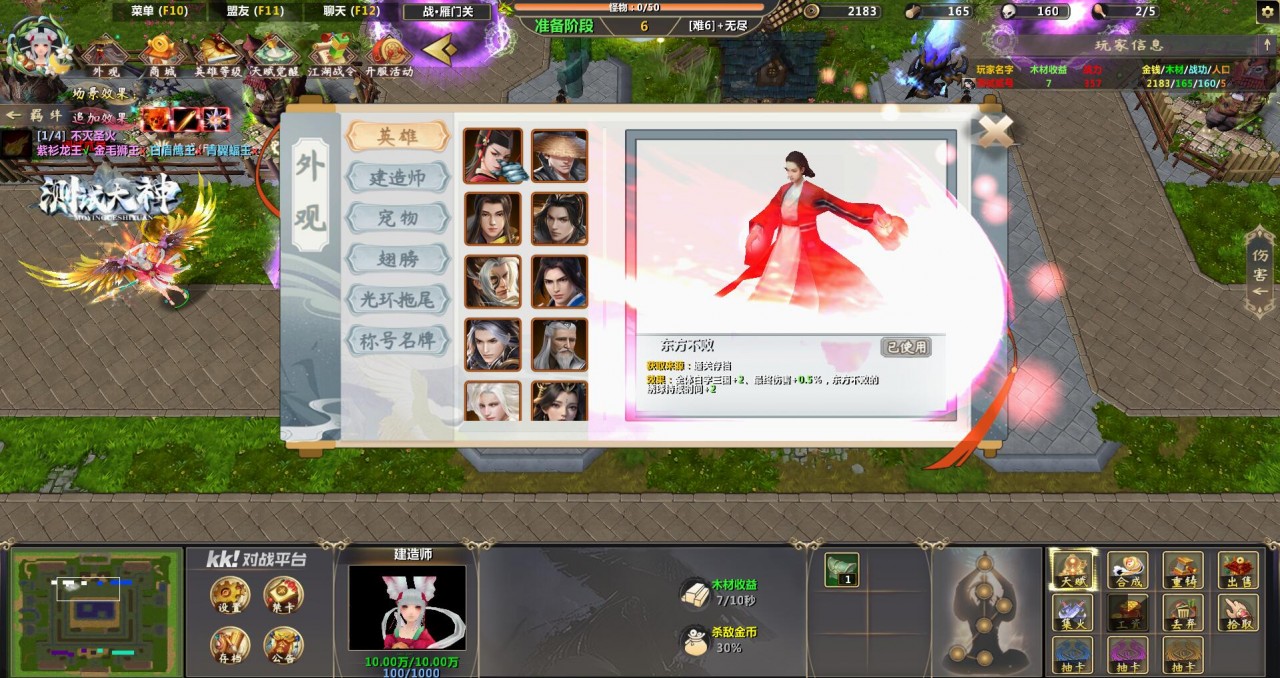This screenshot has height=678, width=1280.
Task: Open the 盟友 (F11) allies menu
Action: (x=254, y=11)
